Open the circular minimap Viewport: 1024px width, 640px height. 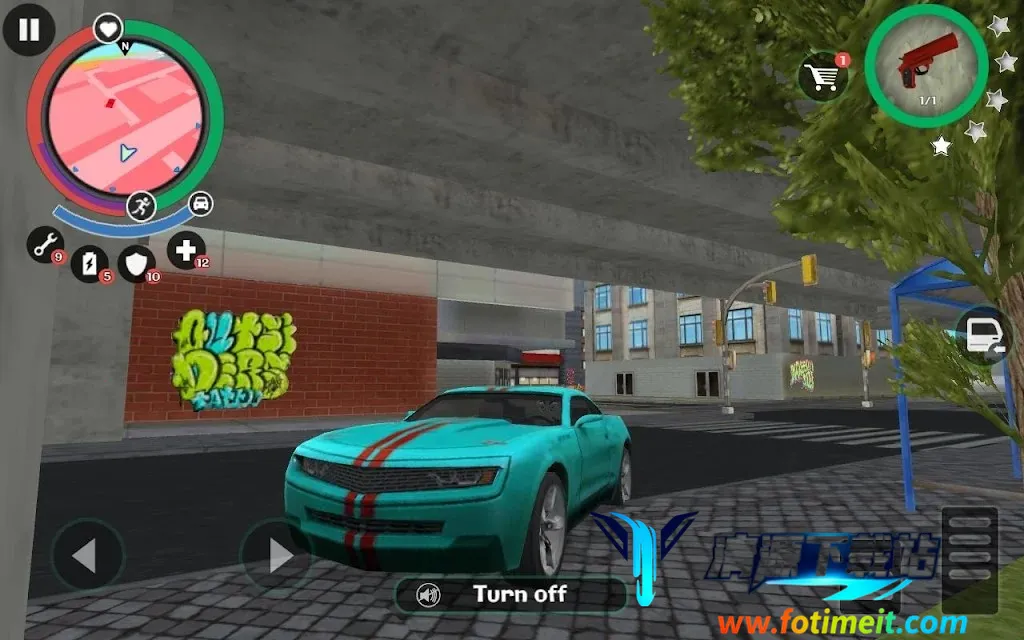click(126, 124)
